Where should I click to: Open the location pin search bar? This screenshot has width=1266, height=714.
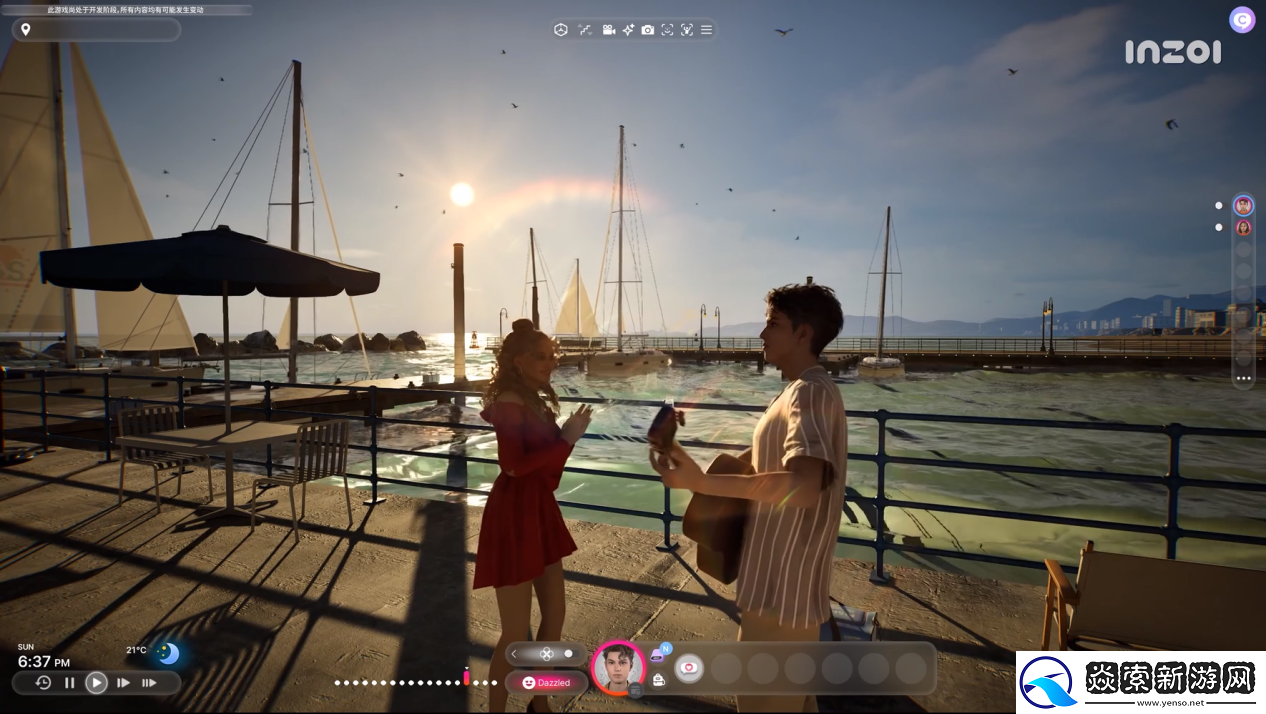pos(96,30)
